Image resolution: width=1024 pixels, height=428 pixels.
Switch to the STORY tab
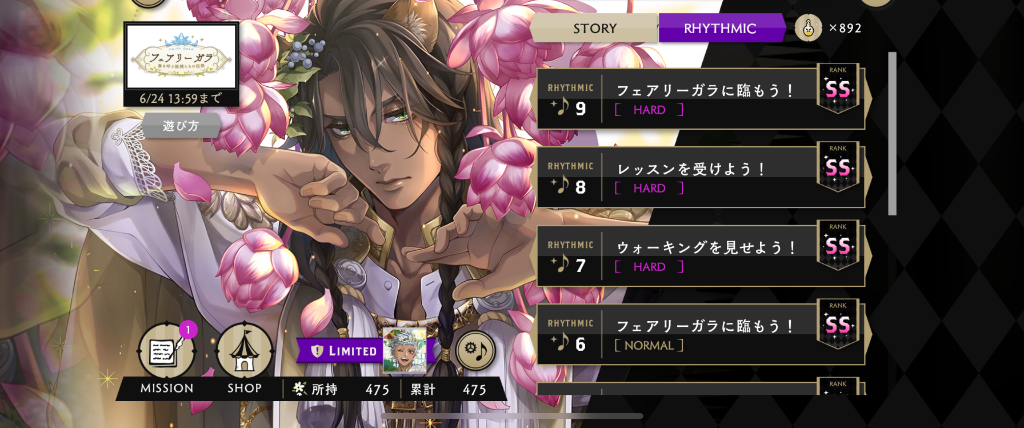(594, 28)
